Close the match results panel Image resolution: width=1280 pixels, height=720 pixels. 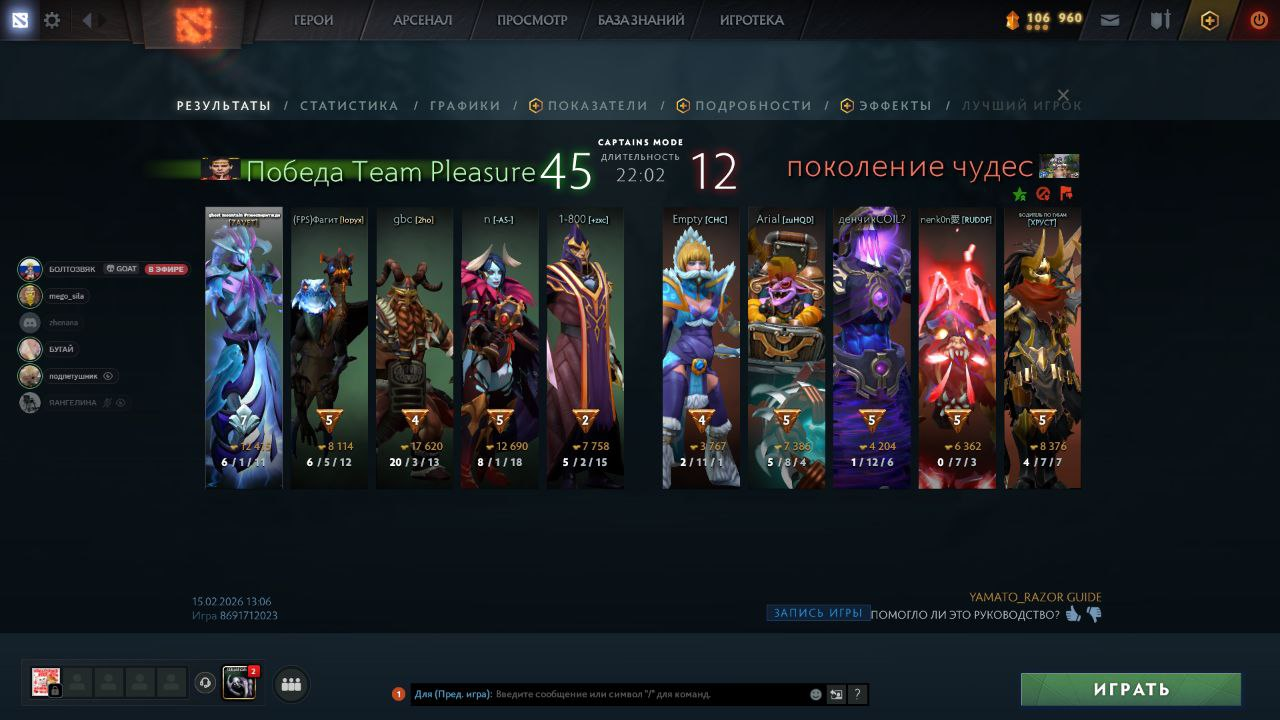(1063, 95)
